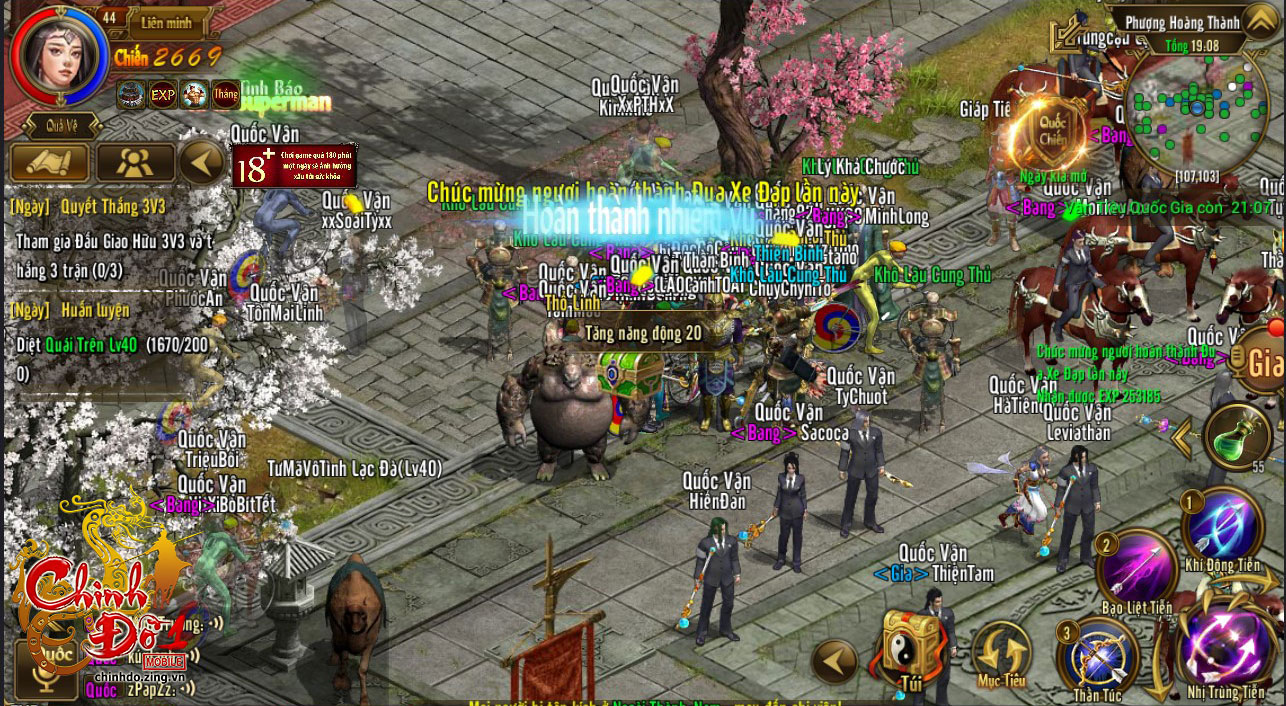Click the Tháng monthly buff icon

tap(225, 95)
